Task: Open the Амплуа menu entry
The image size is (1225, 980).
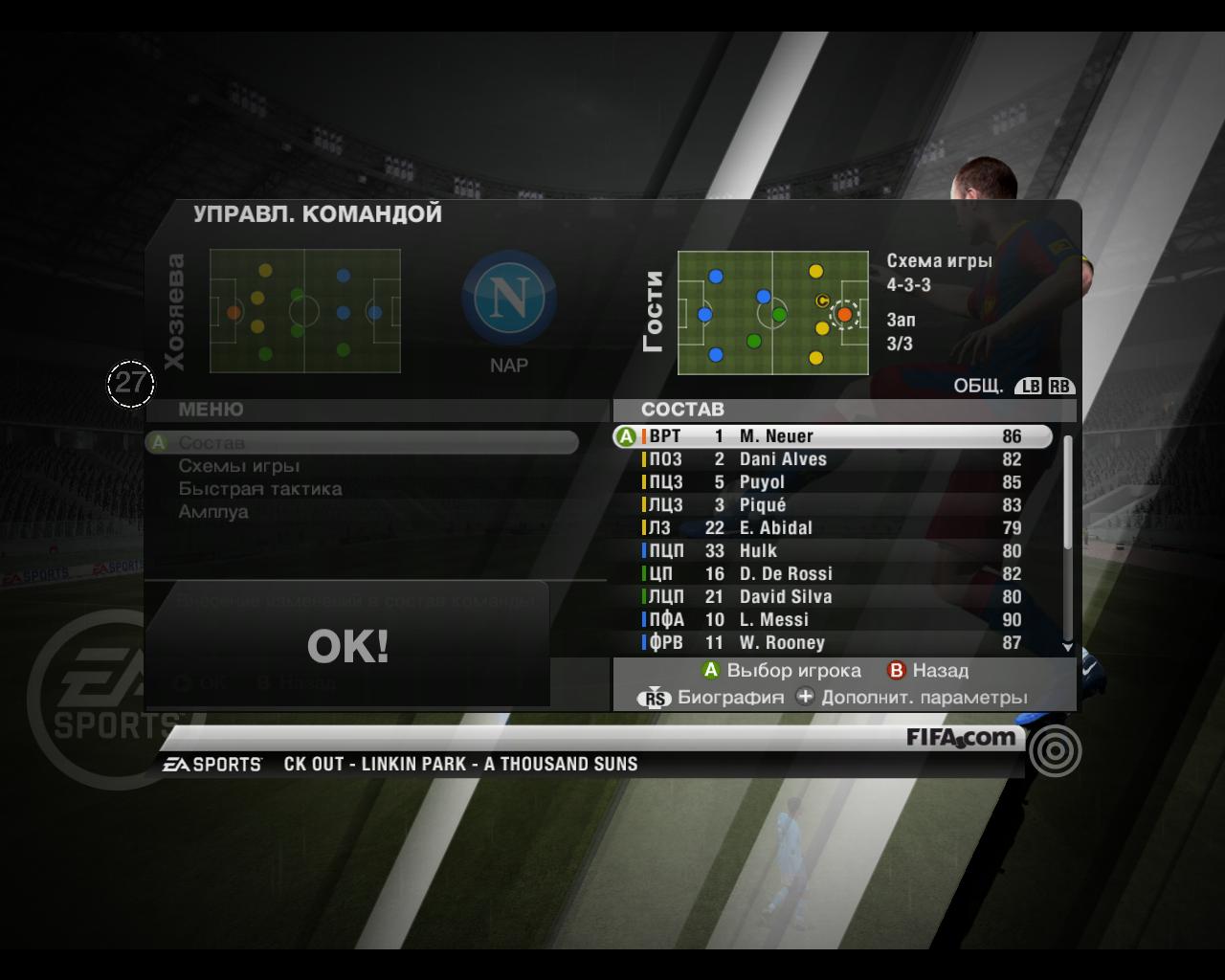Action: (213, 512)
